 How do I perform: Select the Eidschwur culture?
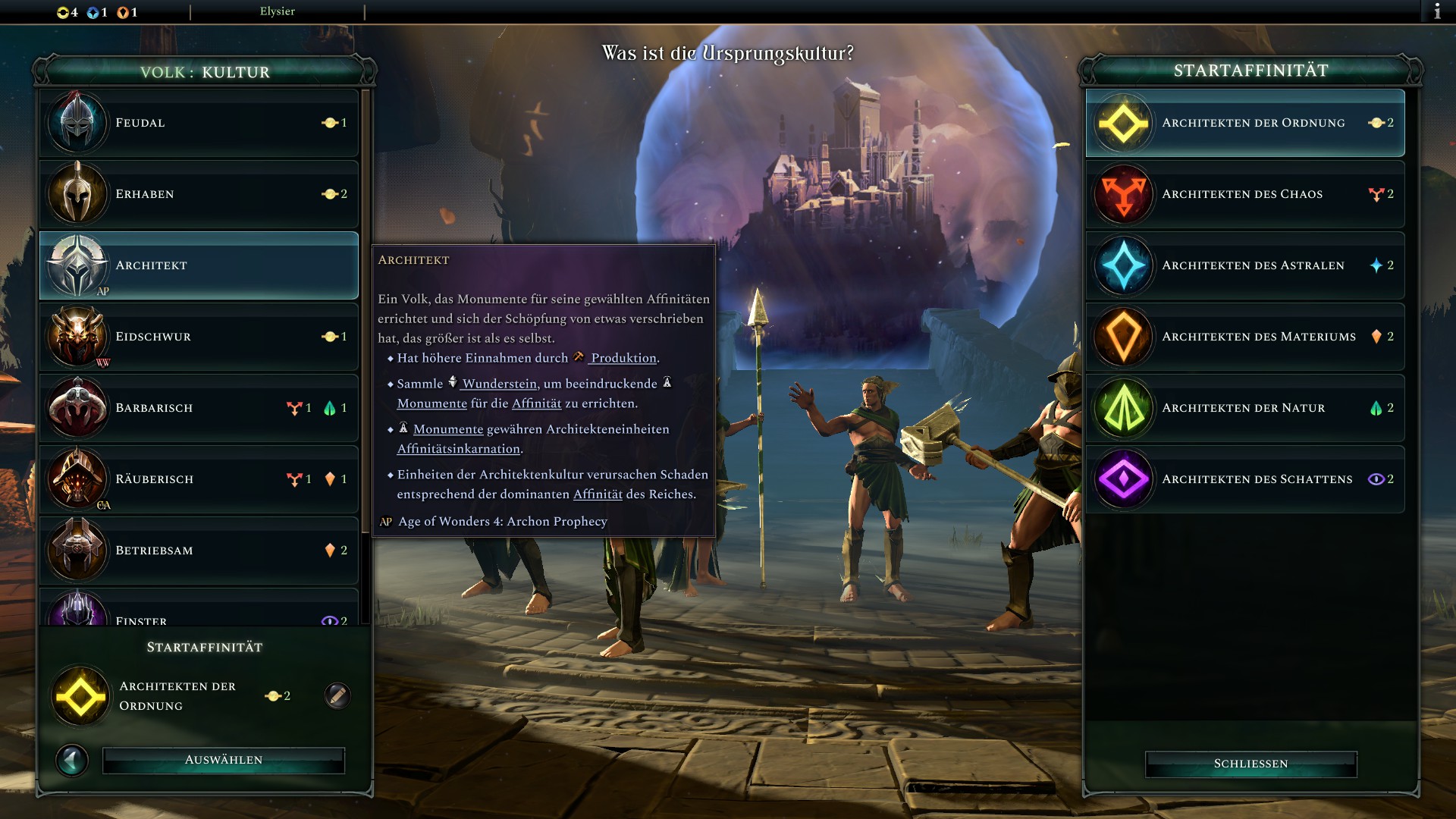(199, 337)
